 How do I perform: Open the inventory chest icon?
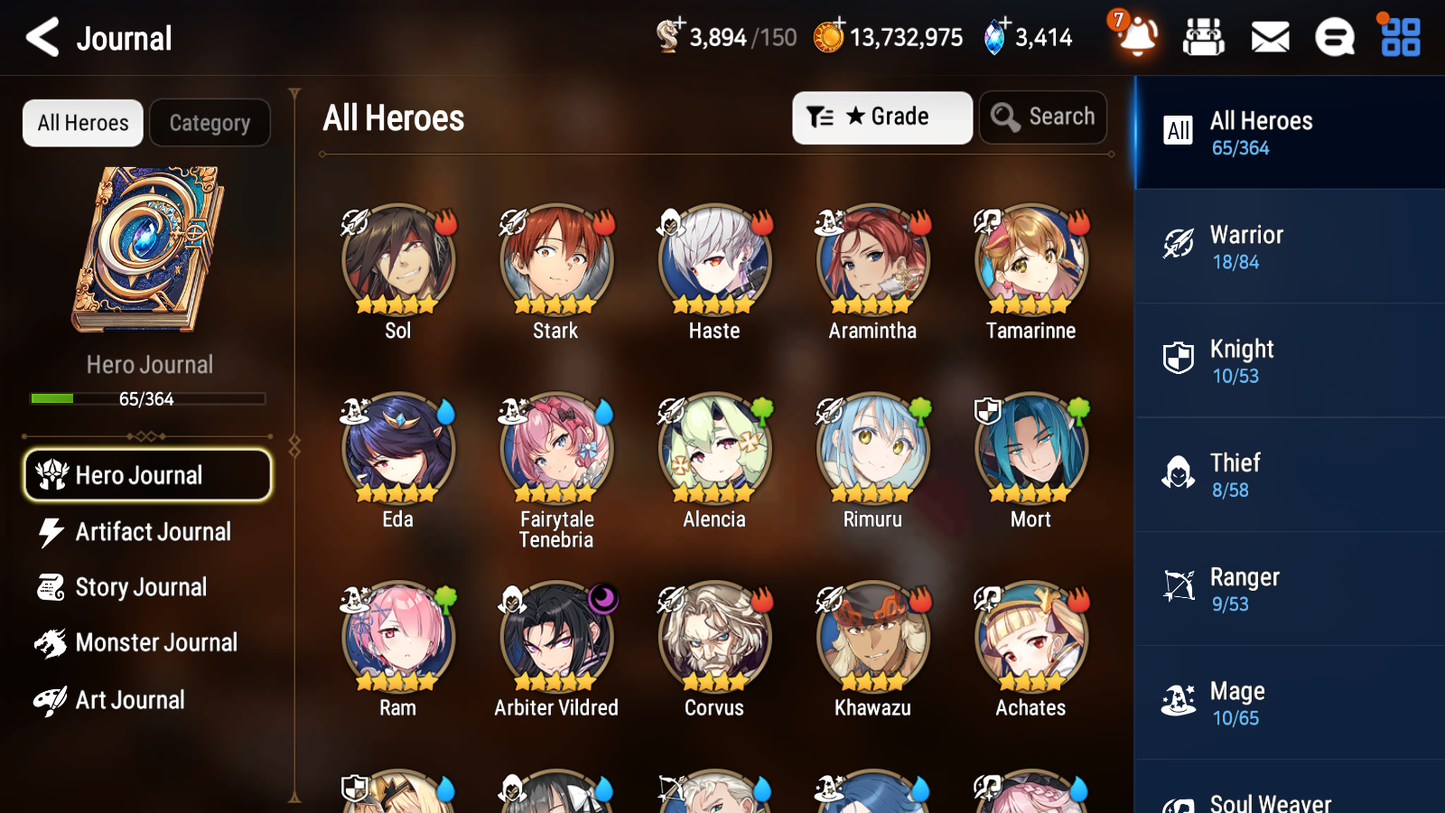(1203, 36)
